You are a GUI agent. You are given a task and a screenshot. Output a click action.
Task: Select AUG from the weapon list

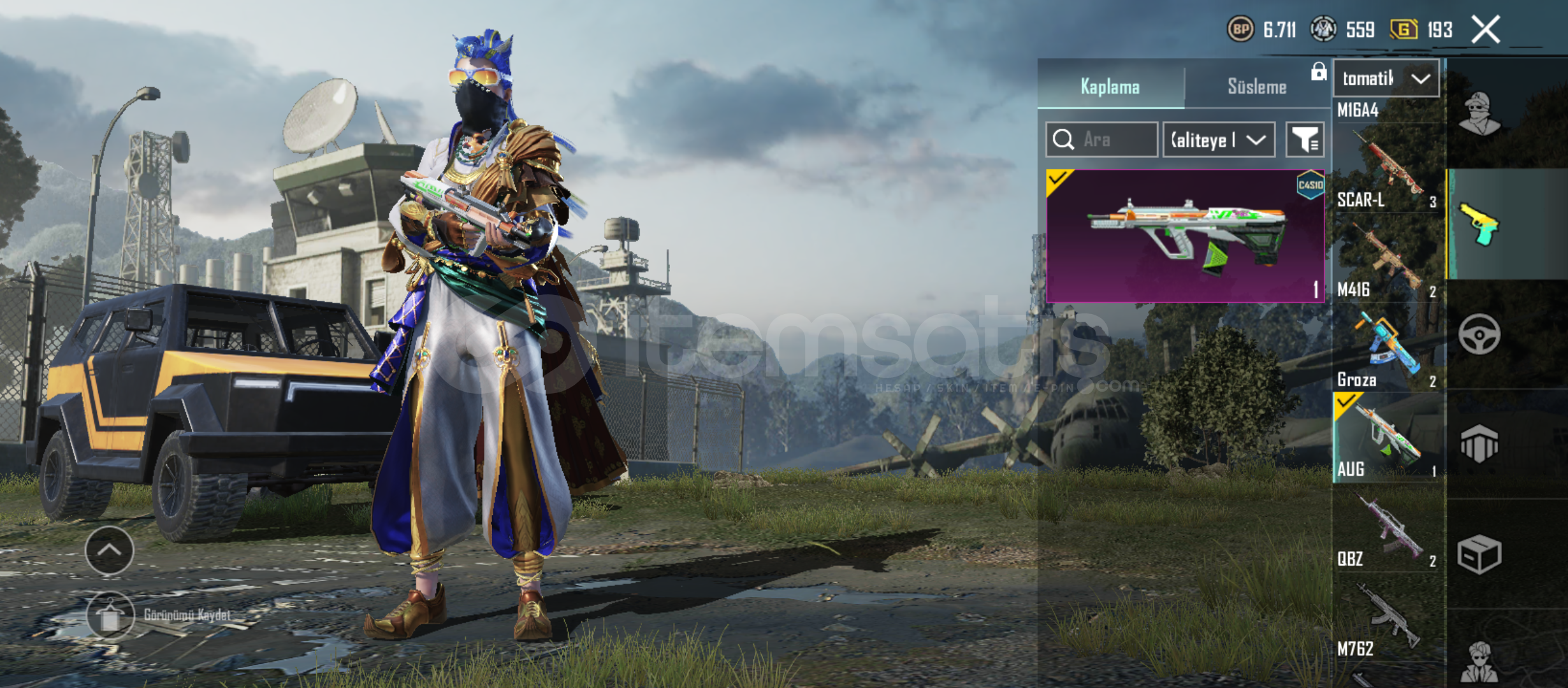(1387, 438)
